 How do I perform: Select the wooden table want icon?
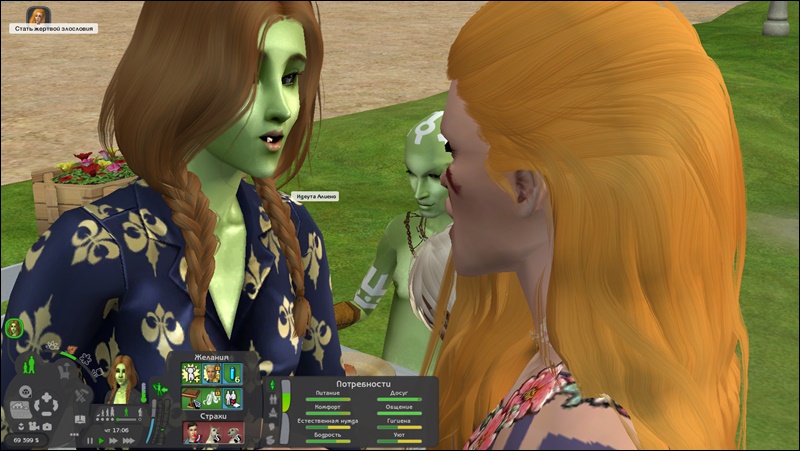coord(190,396)
